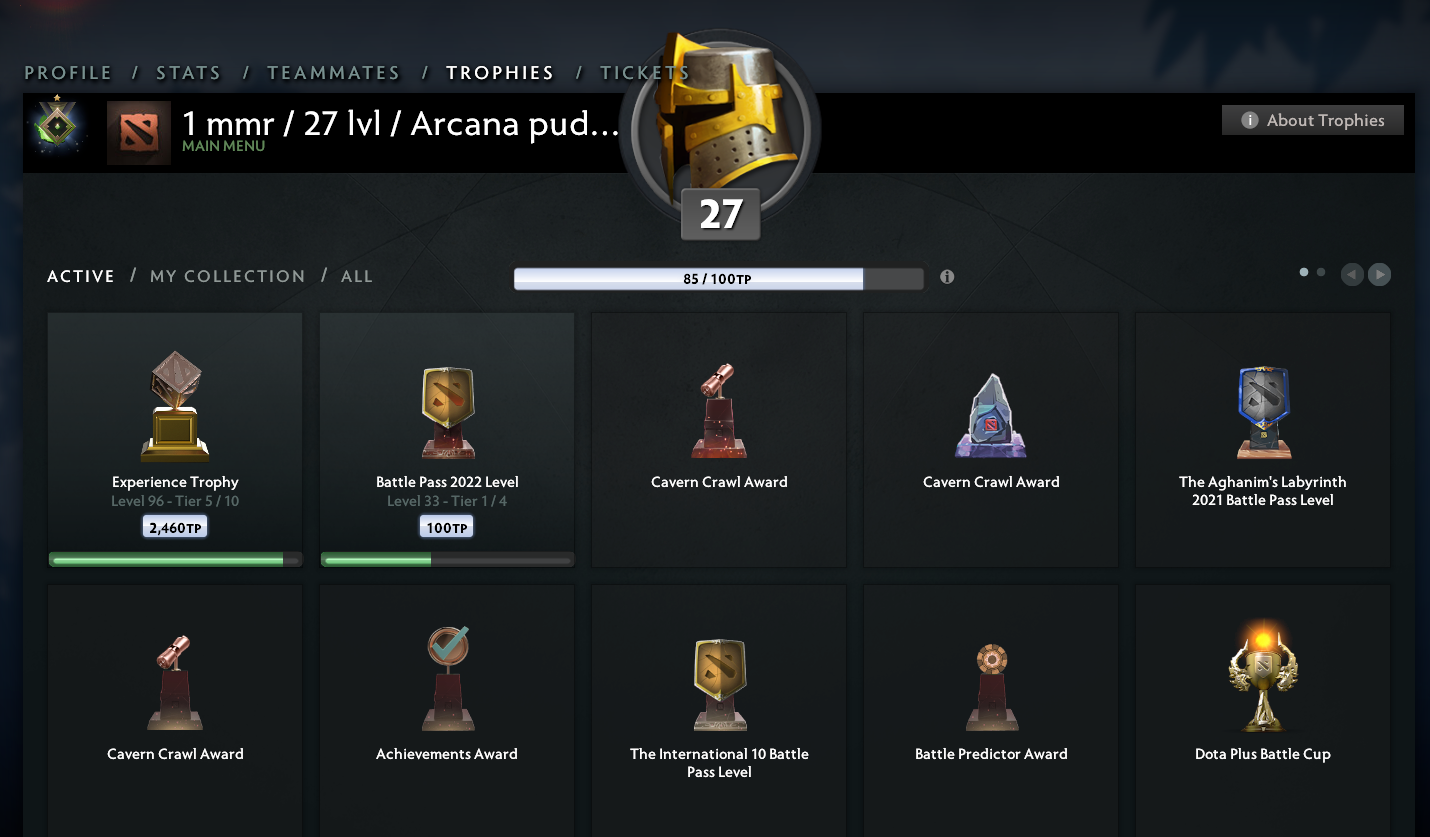
Task: Click the info icon beside the trophy progress bar
Action: tap(947, 277)
